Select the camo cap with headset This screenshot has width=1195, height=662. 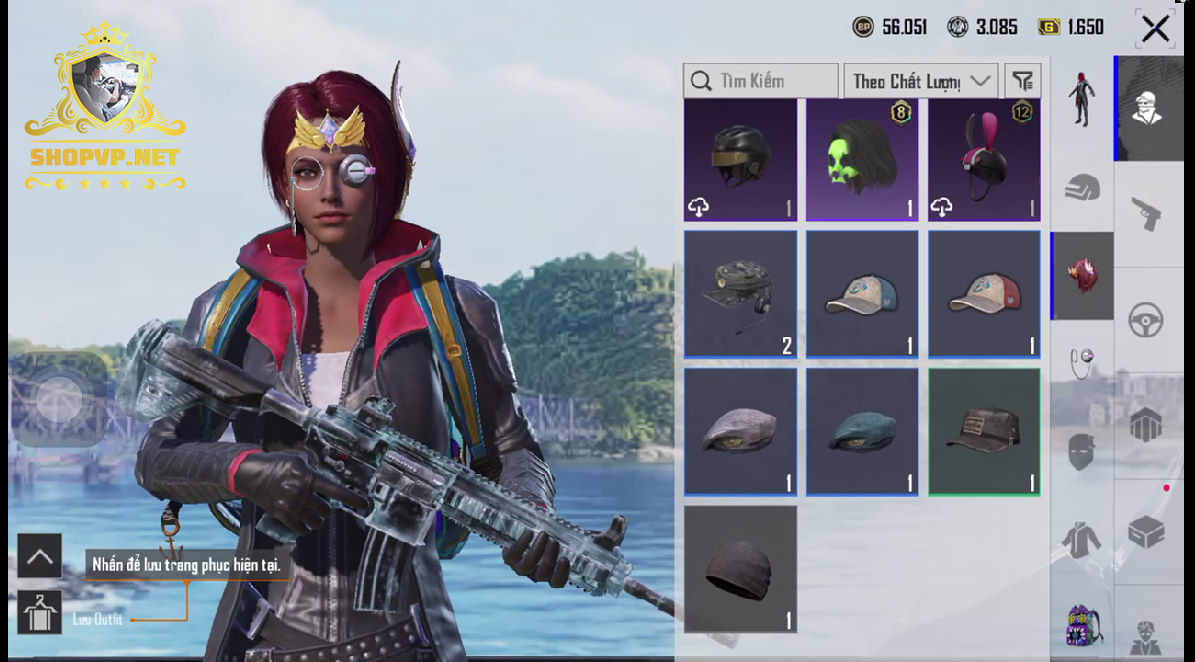[740, 295]
